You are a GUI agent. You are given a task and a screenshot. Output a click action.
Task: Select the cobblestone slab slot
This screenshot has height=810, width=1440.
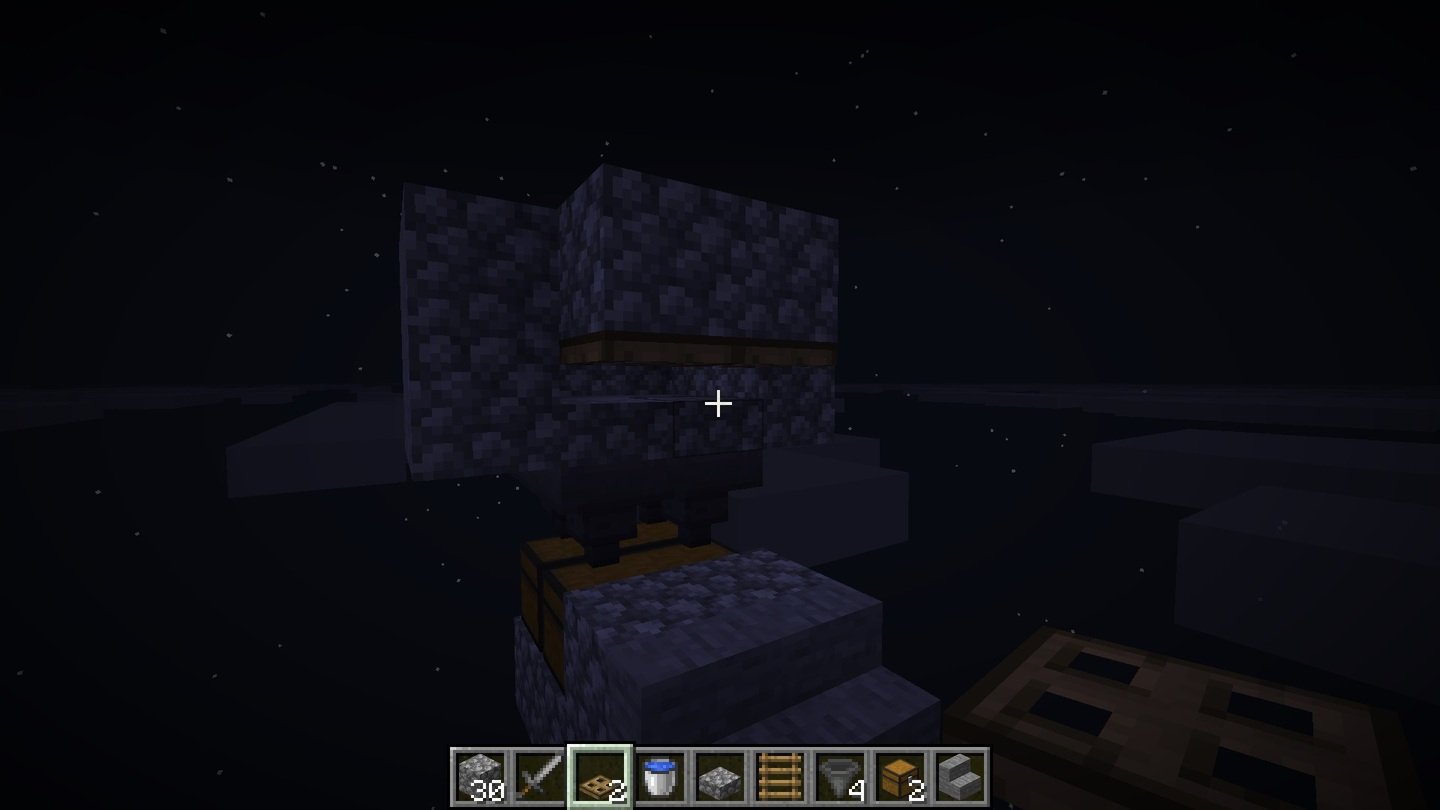[720, 777]
